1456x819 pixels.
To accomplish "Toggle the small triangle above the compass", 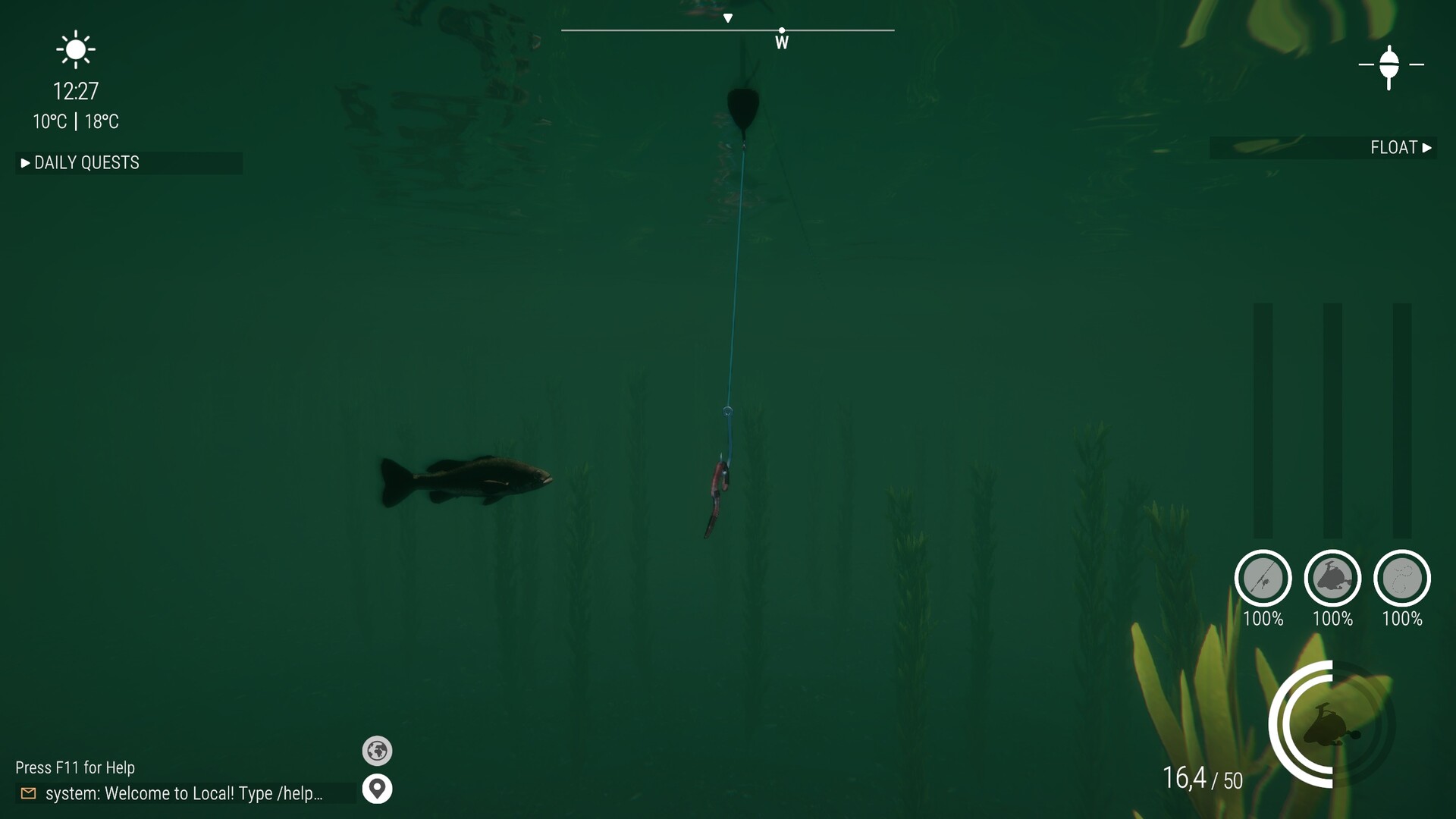I will [729, 16].
